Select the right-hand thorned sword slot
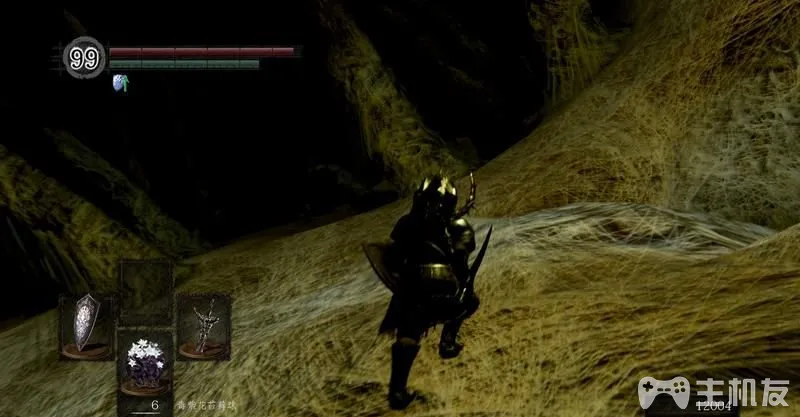The height and width of the screenshot is (417, 800). (205, 325)
